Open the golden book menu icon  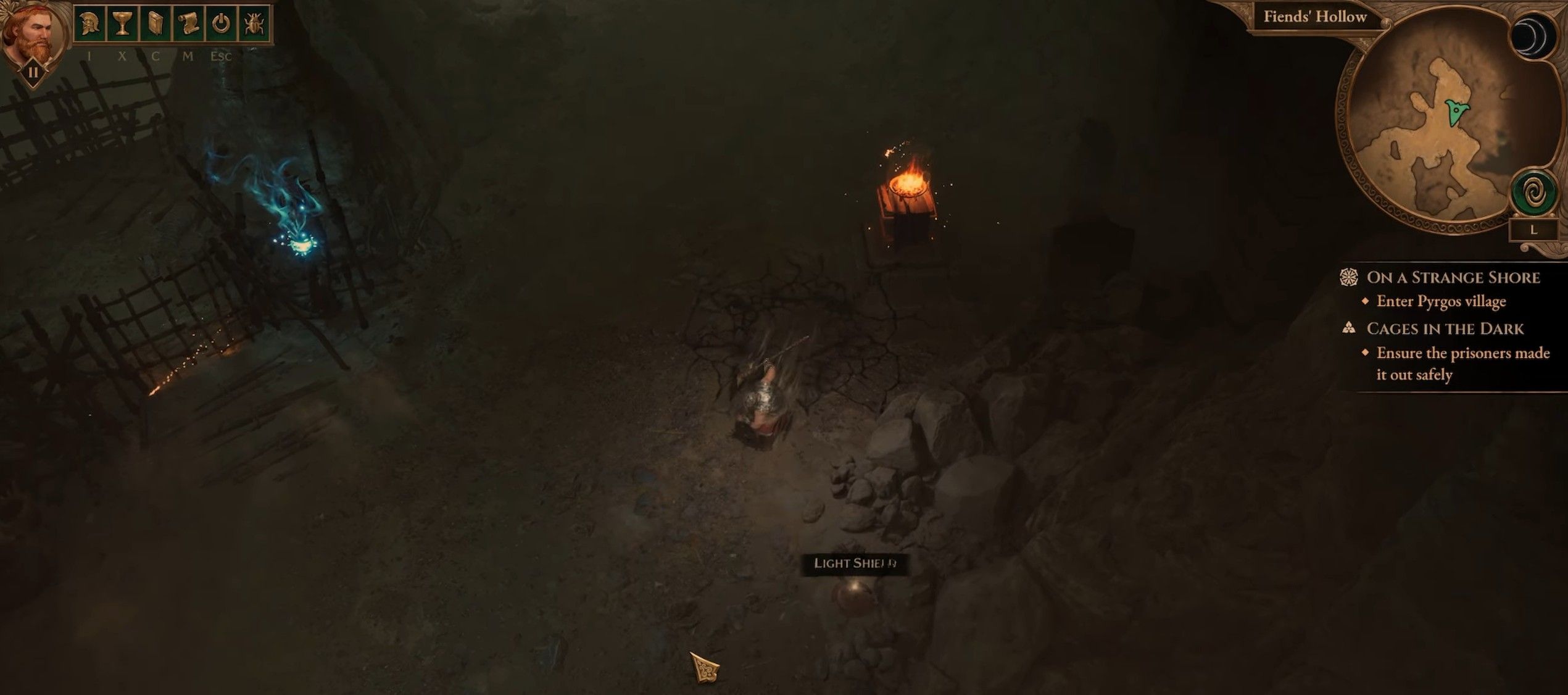click(x=155, y=24)
